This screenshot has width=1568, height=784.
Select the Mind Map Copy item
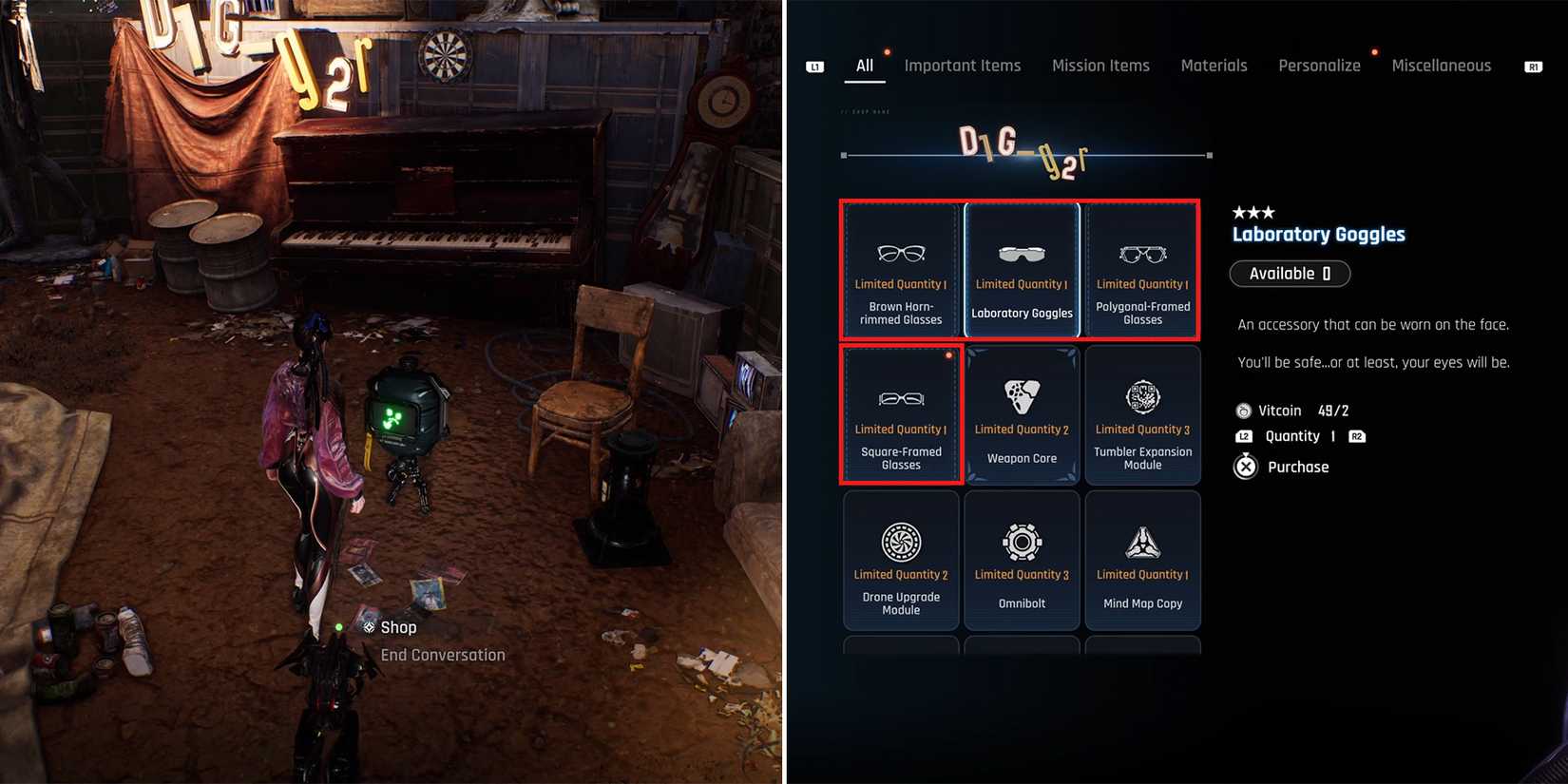(x=1142, y=561)
